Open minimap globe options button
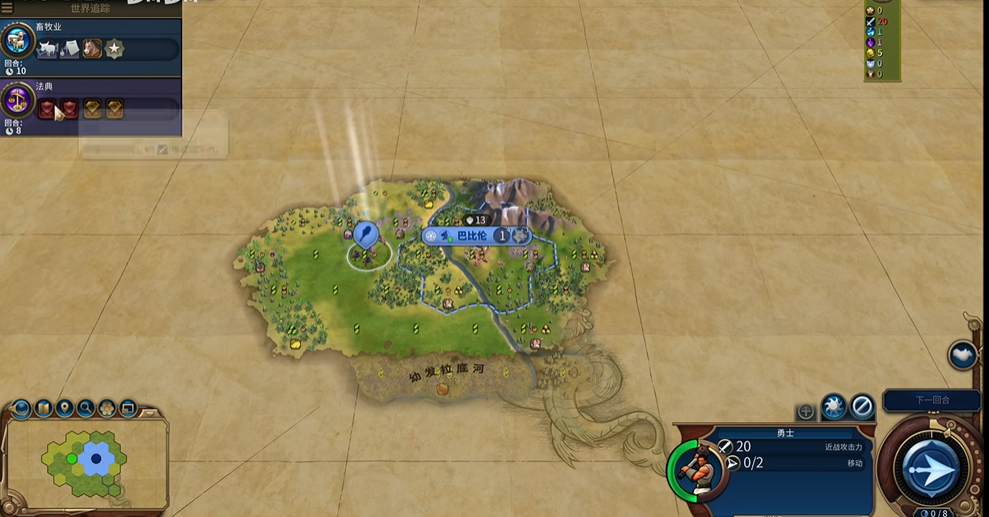 (x=21, y=408)
